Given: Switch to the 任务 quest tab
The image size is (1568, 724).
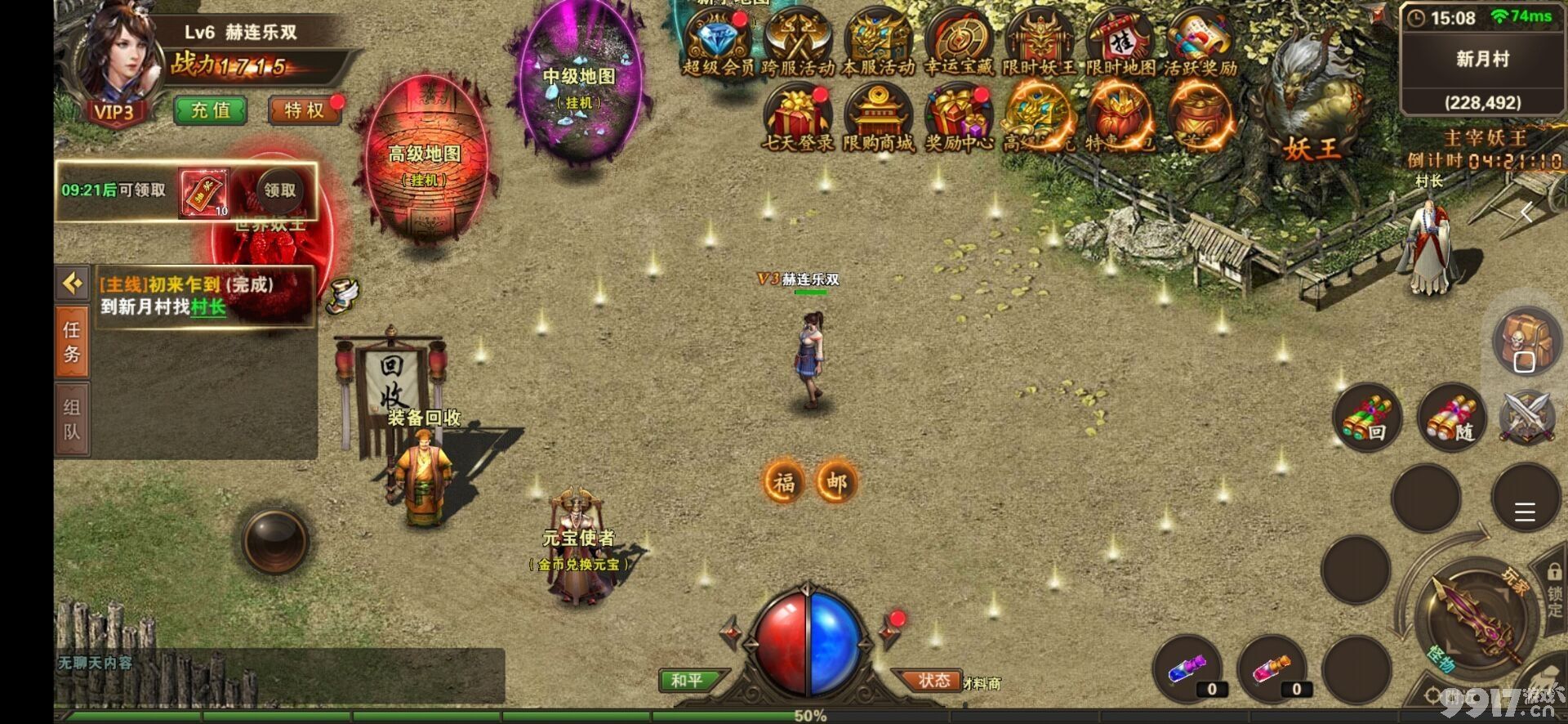Looking at the screenshot, I should (x=72, y=342).
